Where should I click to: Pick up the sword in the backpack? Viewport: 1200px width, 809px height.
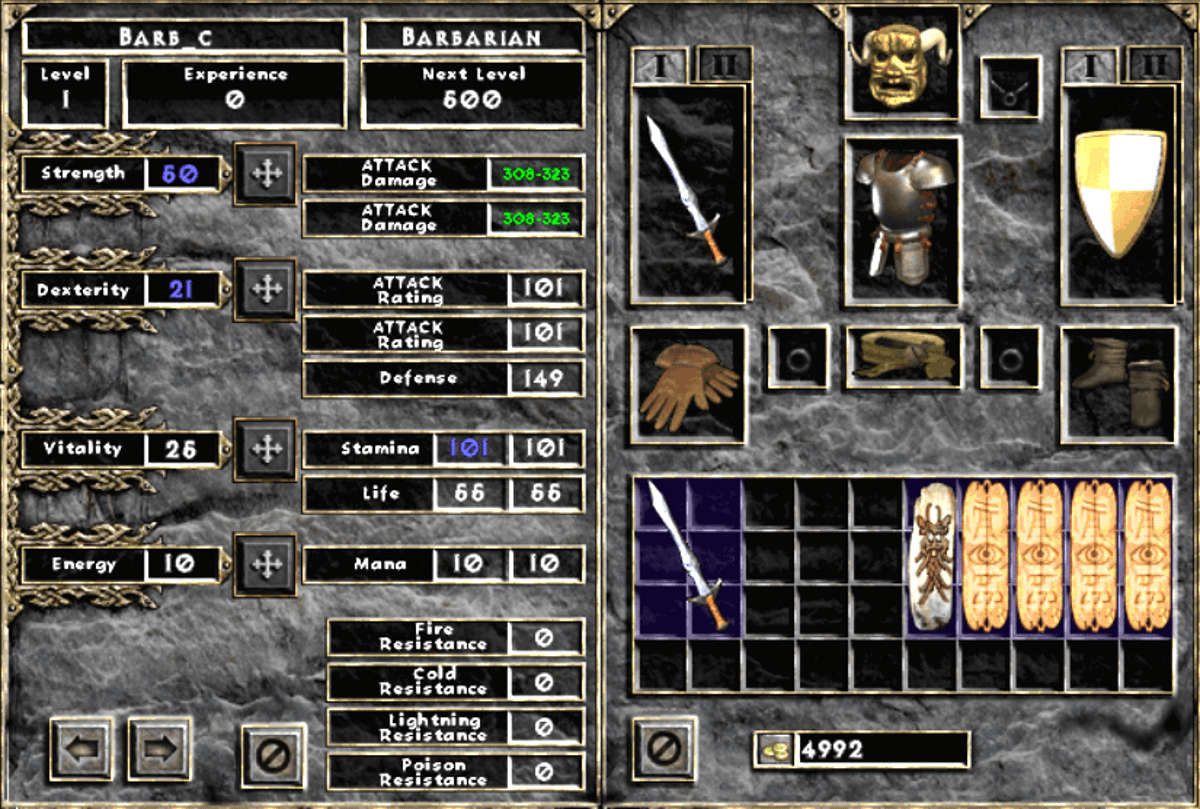689,555
